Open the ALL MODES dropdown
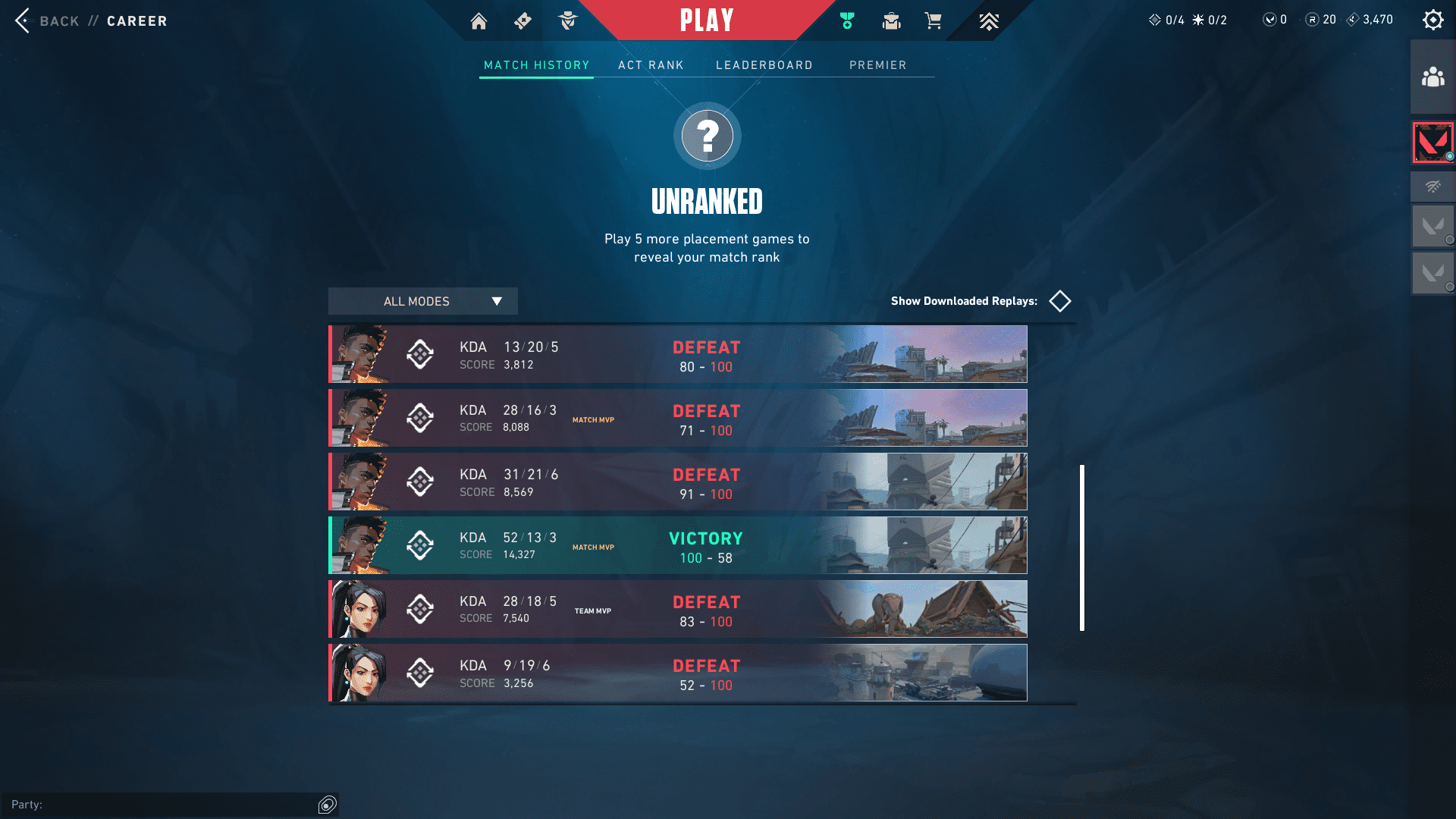Screen dimensions: 1456x819 tap(422, 301)
